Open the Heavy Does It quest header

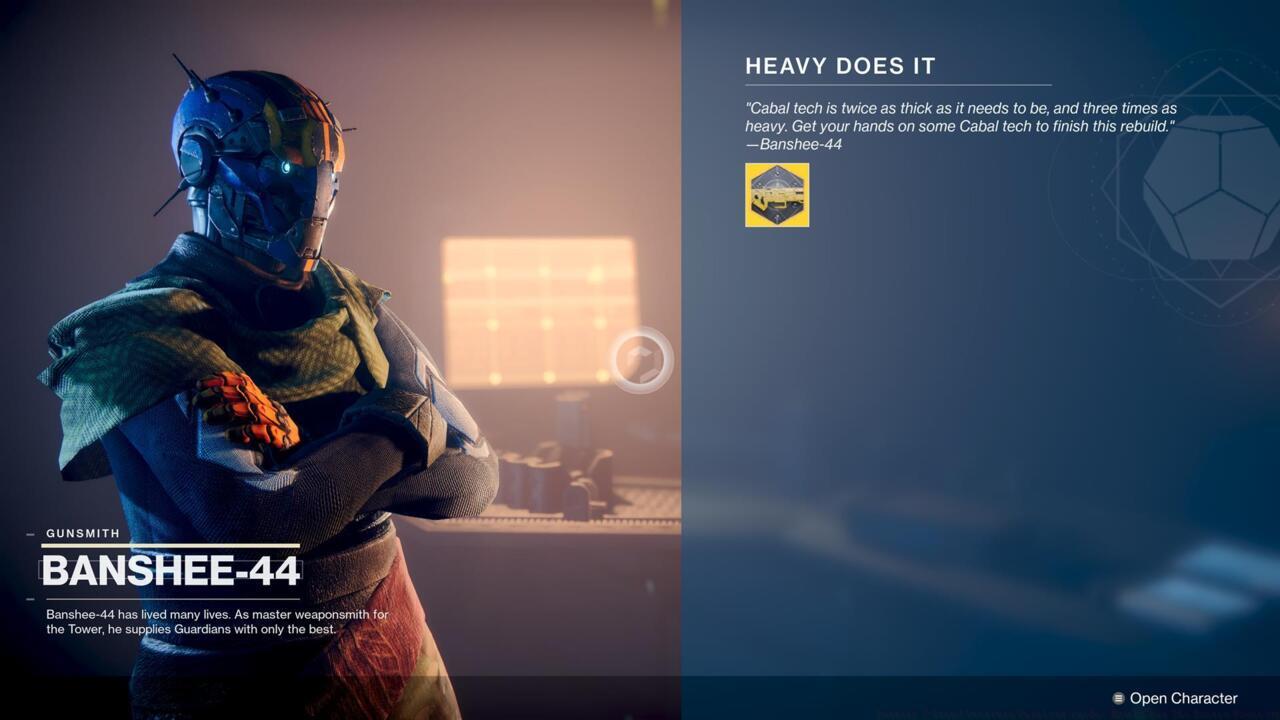840,66
